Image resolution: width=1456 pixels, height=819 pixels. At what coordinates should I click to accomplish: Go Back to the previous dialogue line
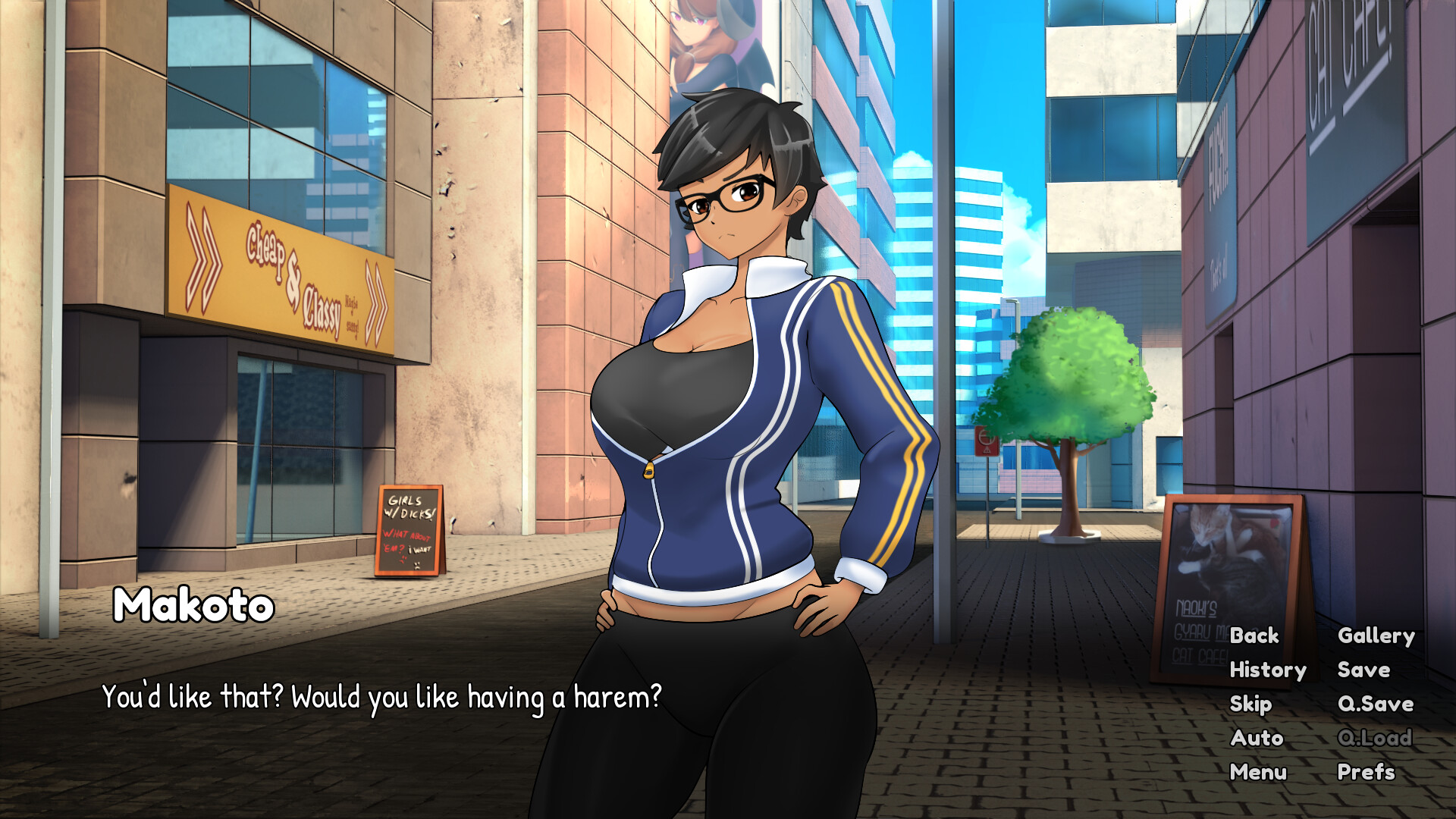[1254, 636]
